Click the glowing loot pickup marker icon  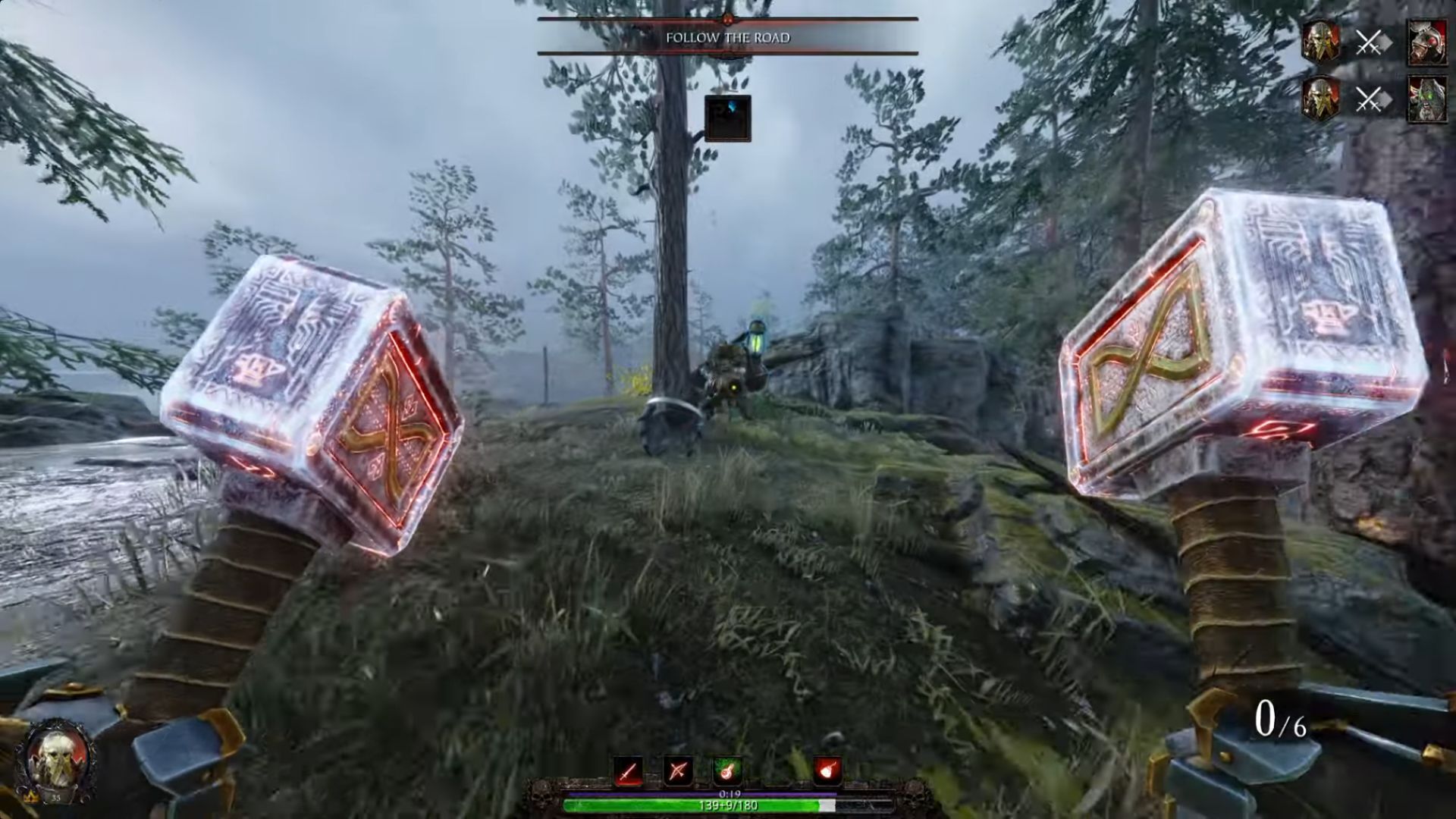[x=728, y=118]
